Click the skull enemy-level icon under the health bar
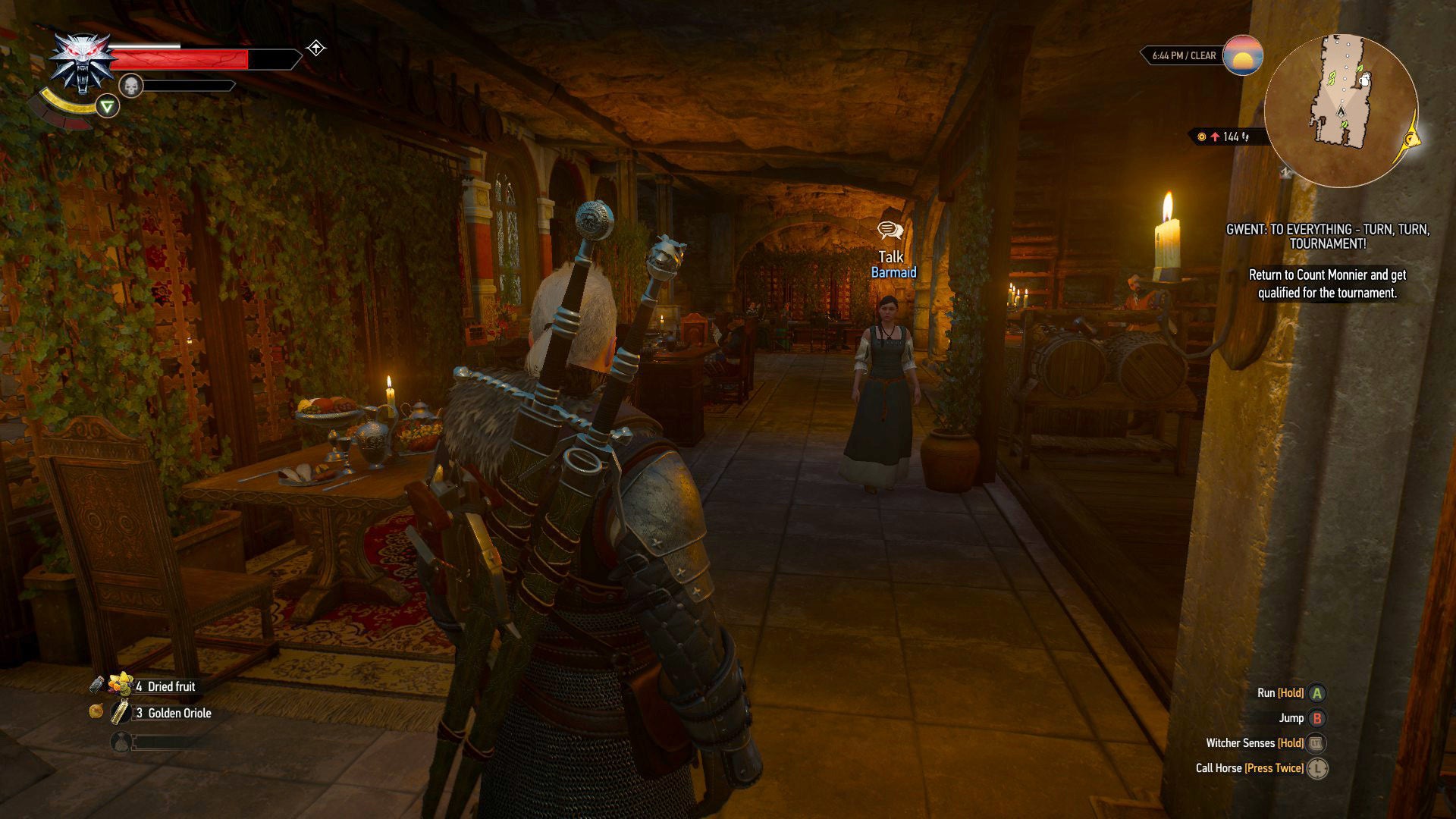Image resolution: width=1456 pixels, height=819 pixels. coord(130,83)
